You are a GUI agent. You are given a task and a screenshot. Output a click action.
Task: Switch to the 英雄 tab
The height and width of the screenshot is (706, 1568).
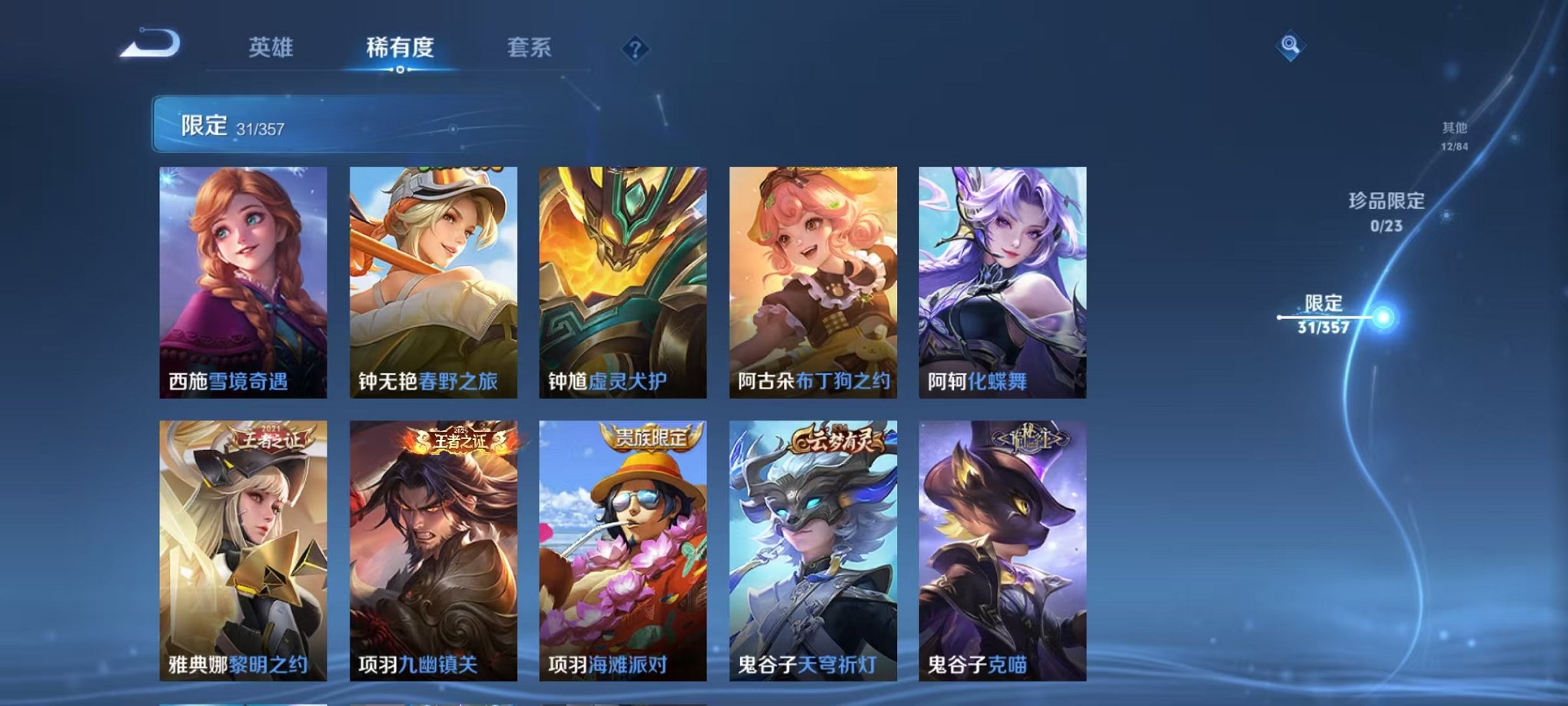(271, 47)
